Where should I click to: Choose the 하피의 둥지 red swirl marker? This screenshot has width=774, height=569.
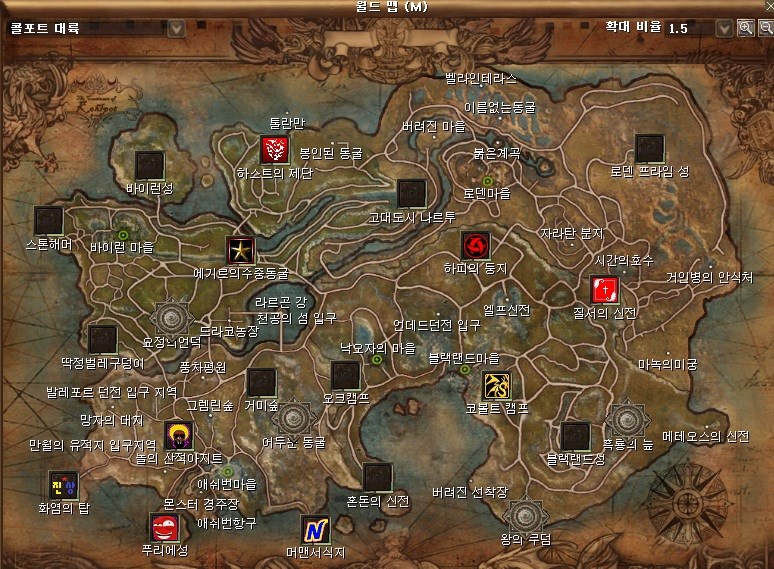pos(475,246)
